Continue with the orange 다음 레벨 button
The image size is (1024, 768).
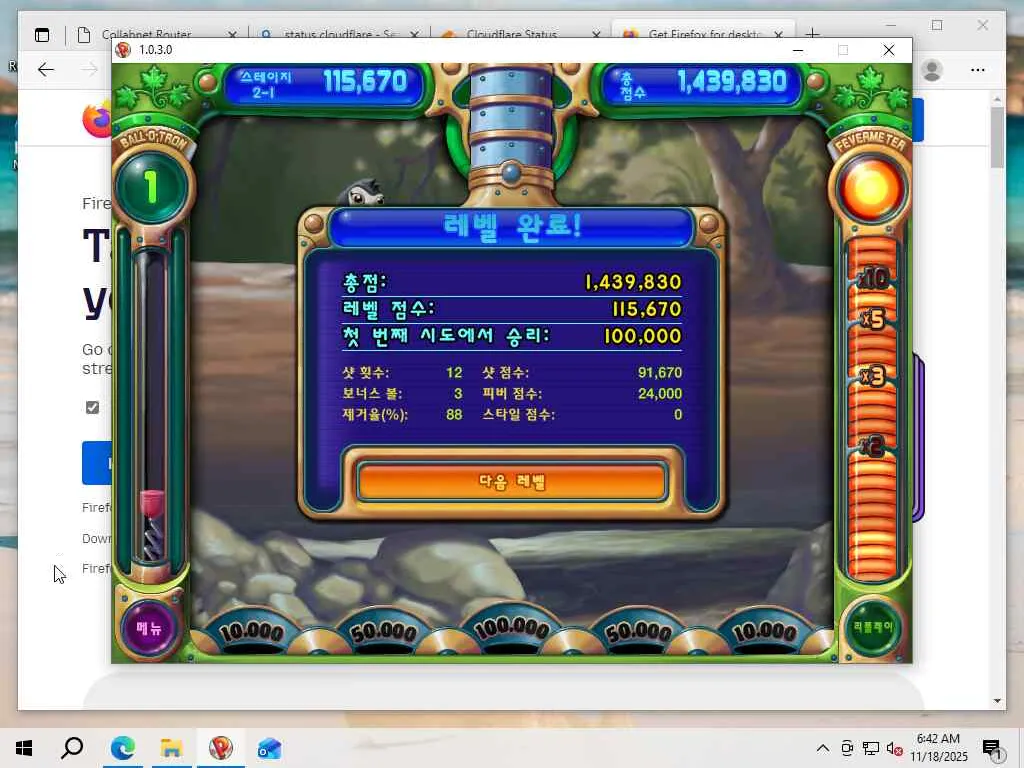[x=511, y=482]
